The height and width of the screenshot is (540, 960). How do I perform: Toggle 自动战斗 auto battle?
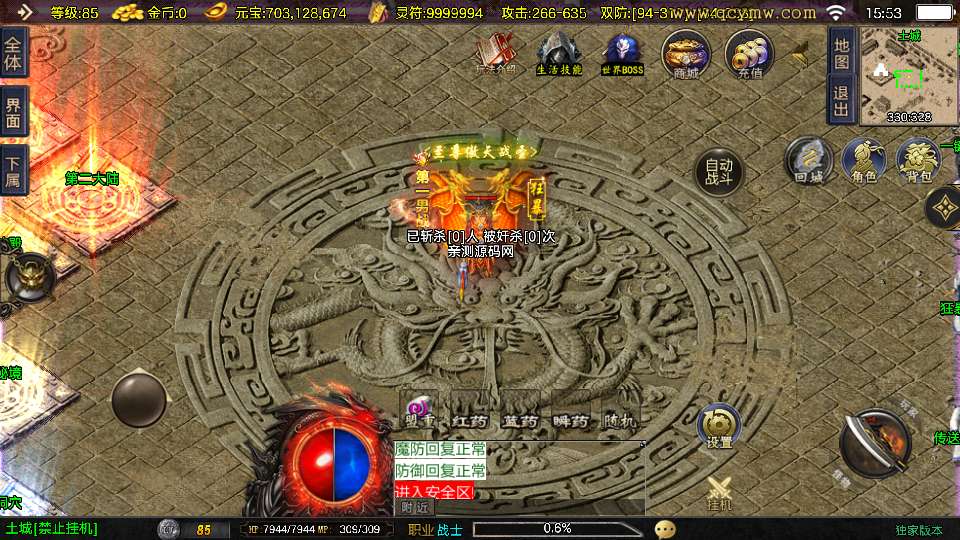click(719, 172)
